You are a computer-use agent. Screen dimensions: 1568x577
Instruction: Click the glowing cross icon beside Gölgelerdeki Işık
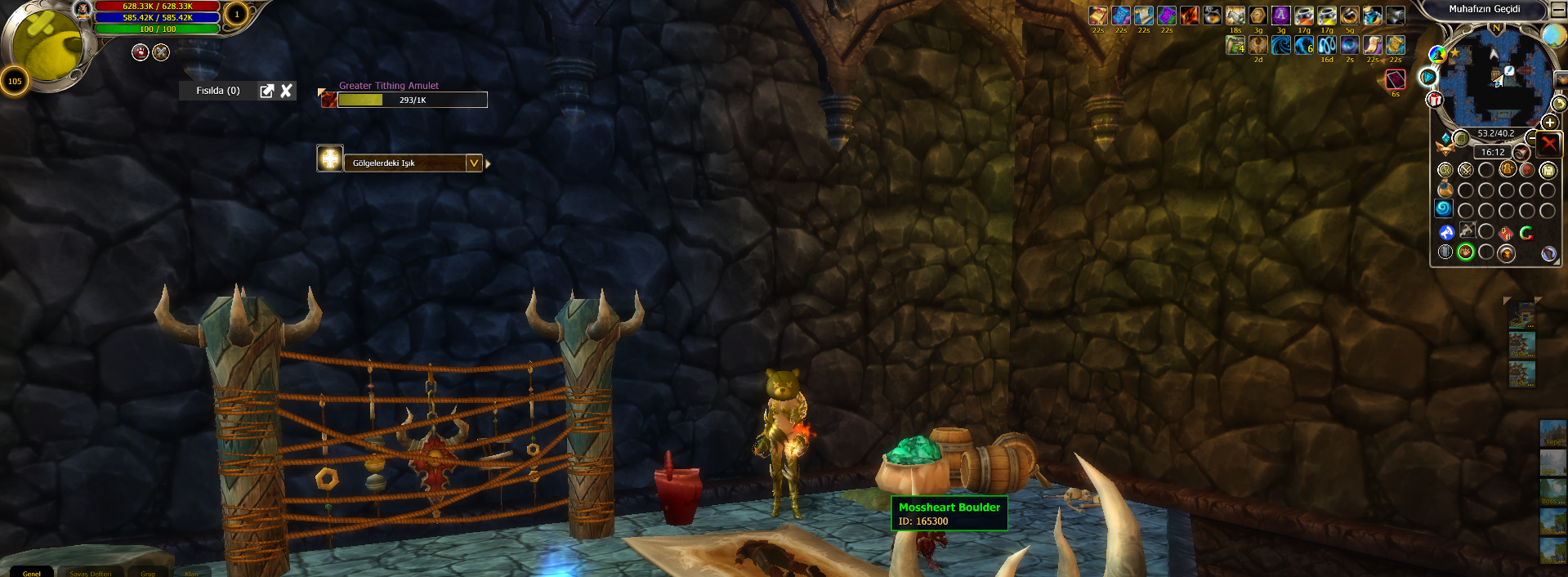pyautogui.click(x=330, y=159)
